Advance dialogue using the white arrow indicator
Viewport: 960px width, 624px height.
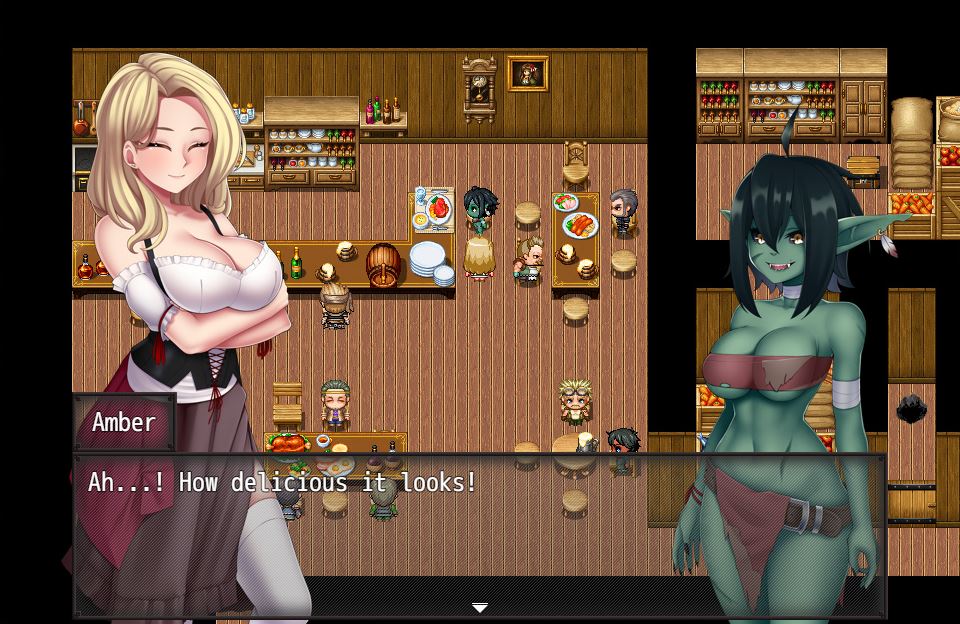[x=480, y=607]
